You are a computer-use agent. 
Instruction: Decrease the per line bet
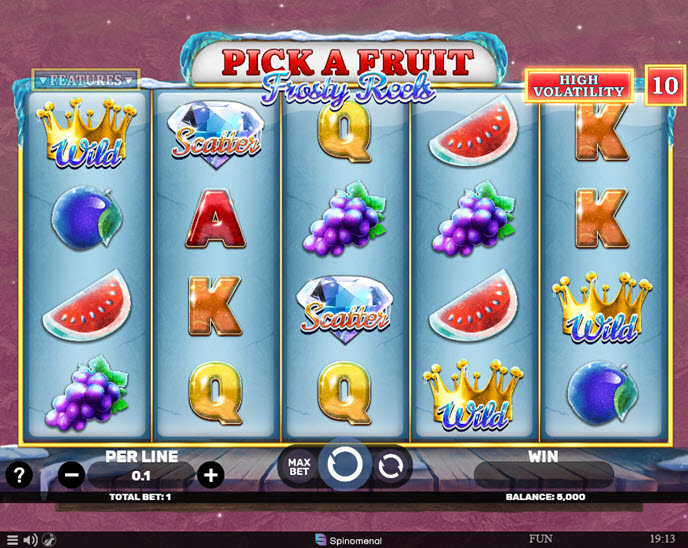(71, 475)
